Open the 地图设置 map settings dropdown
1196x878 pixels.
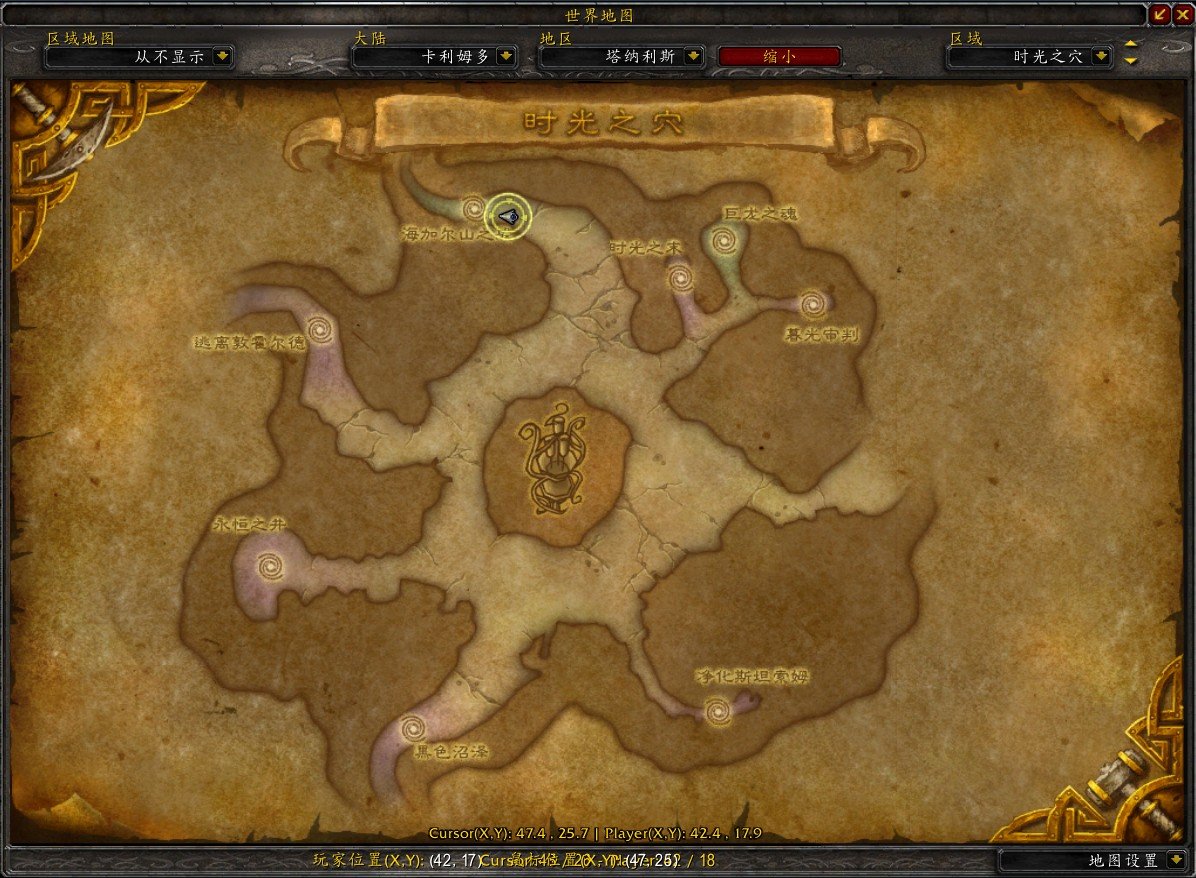pos(1175,860)
